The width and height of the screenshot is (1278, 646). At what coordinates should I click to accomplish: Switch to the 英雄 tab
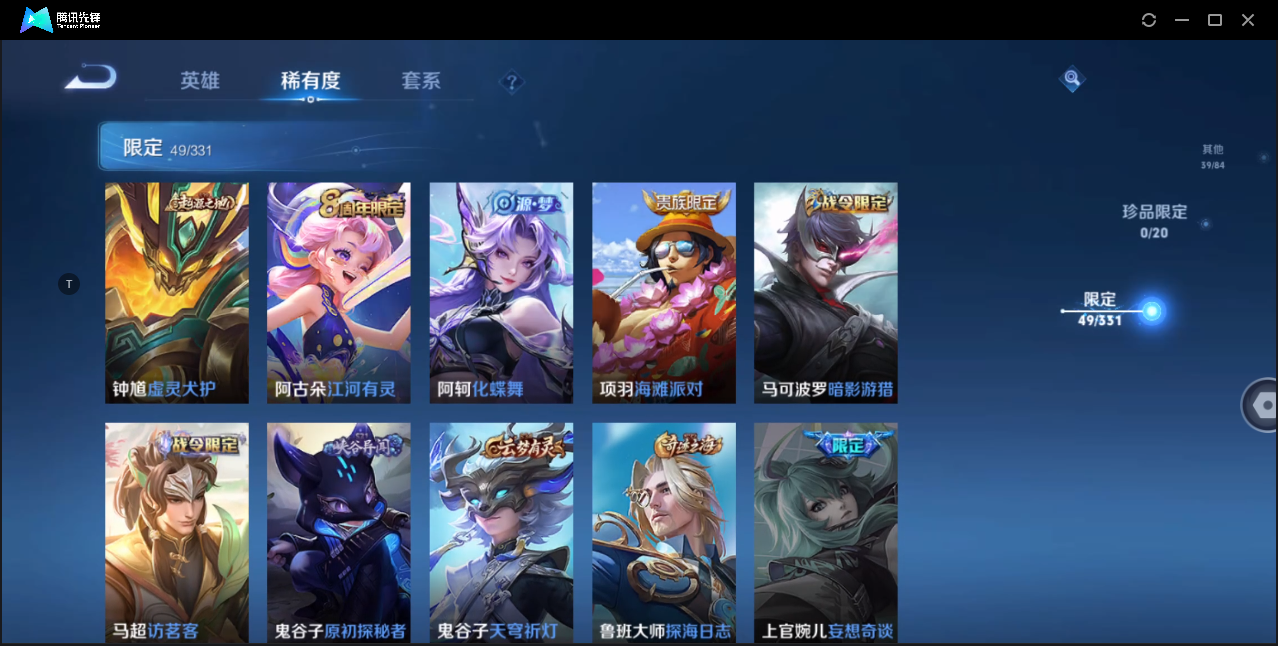point(200,81)
